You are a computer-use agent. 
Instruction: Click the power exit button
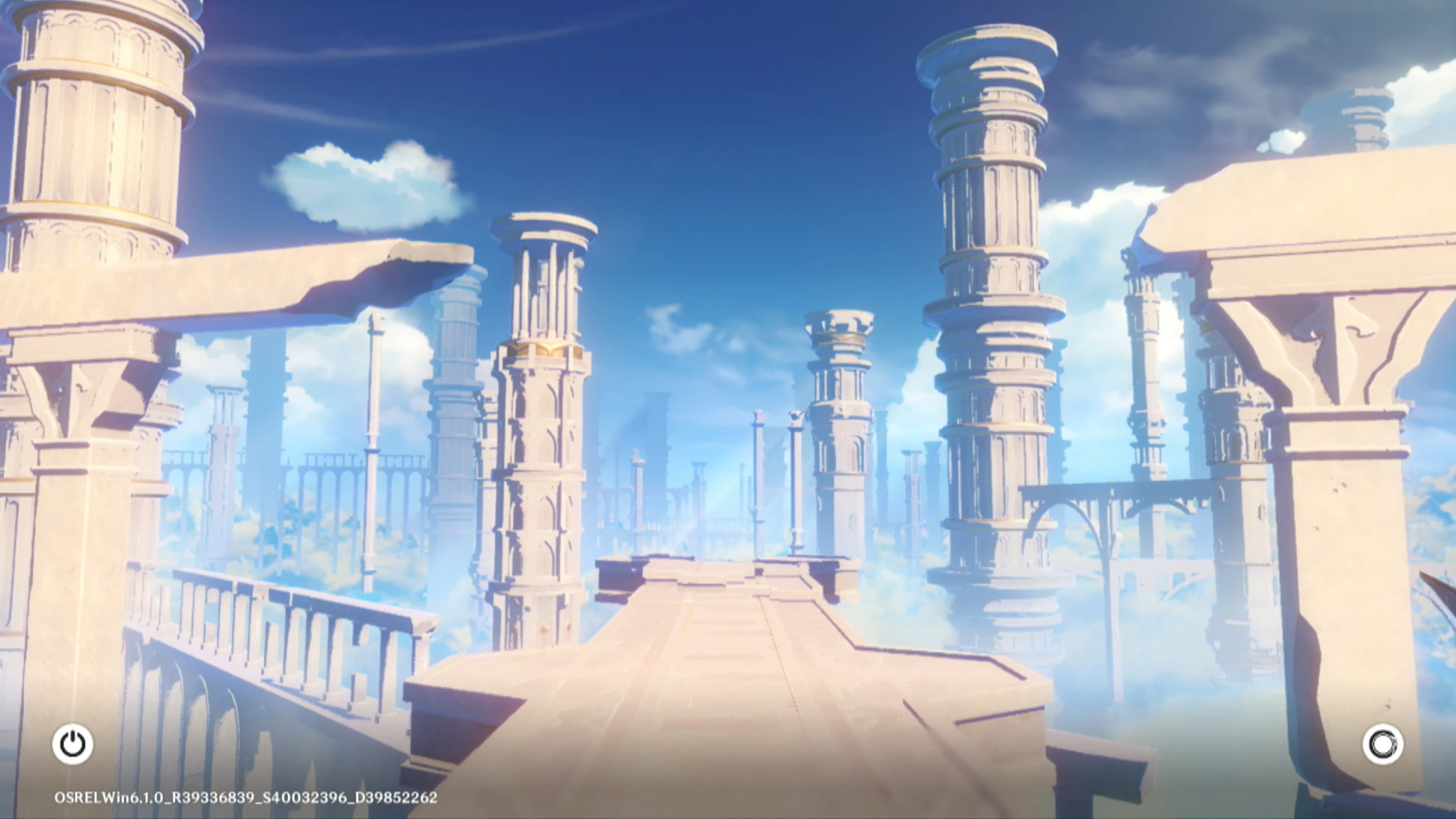pyautogui.click(x=73, y=744)
